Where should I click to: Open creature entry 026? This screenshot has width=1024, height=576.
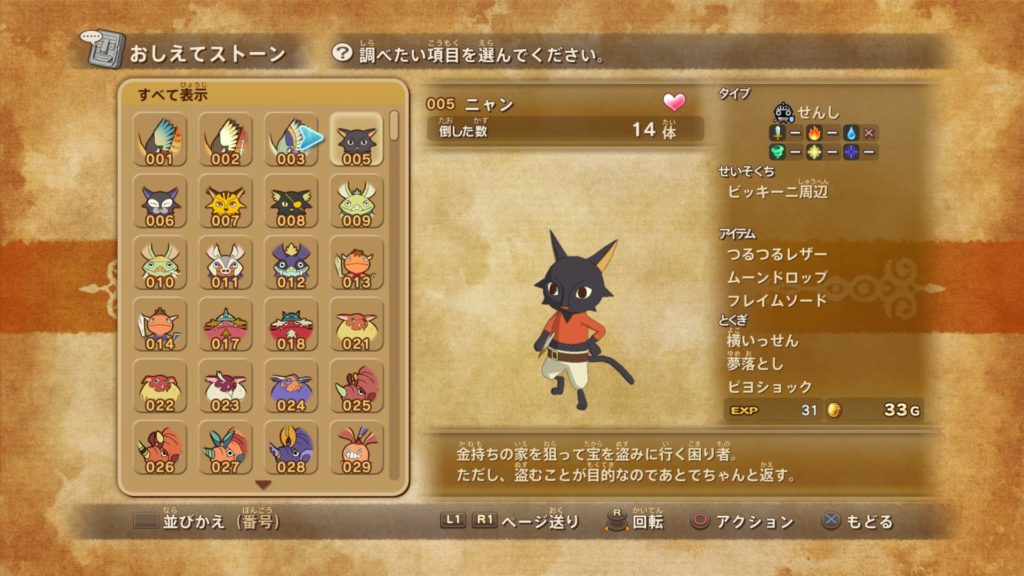(160, 448)
